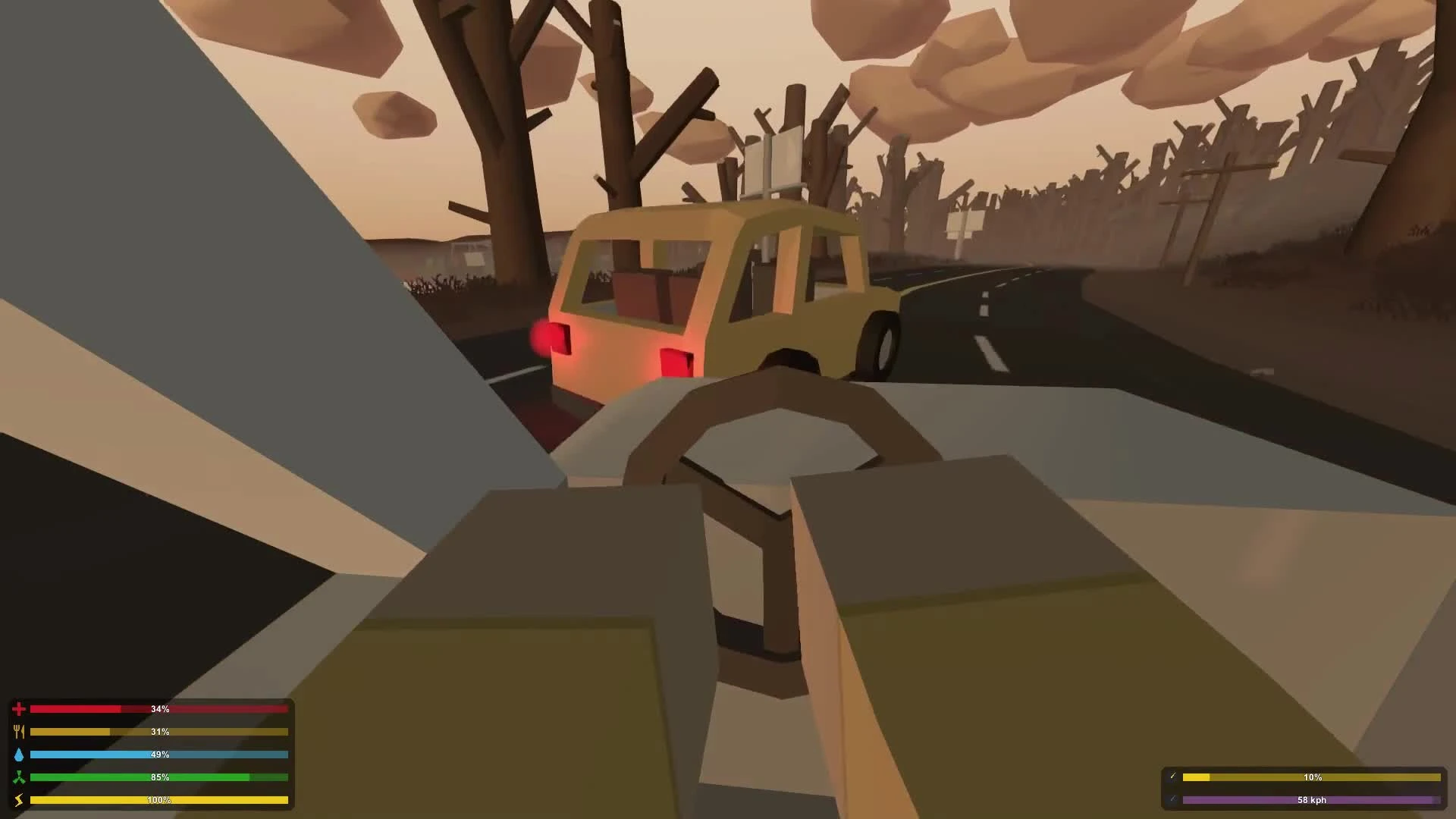The width and height of the screenshot is (1456, 819).
Task: Click the health bar in the HUD
Action: (x=159, y=708)
